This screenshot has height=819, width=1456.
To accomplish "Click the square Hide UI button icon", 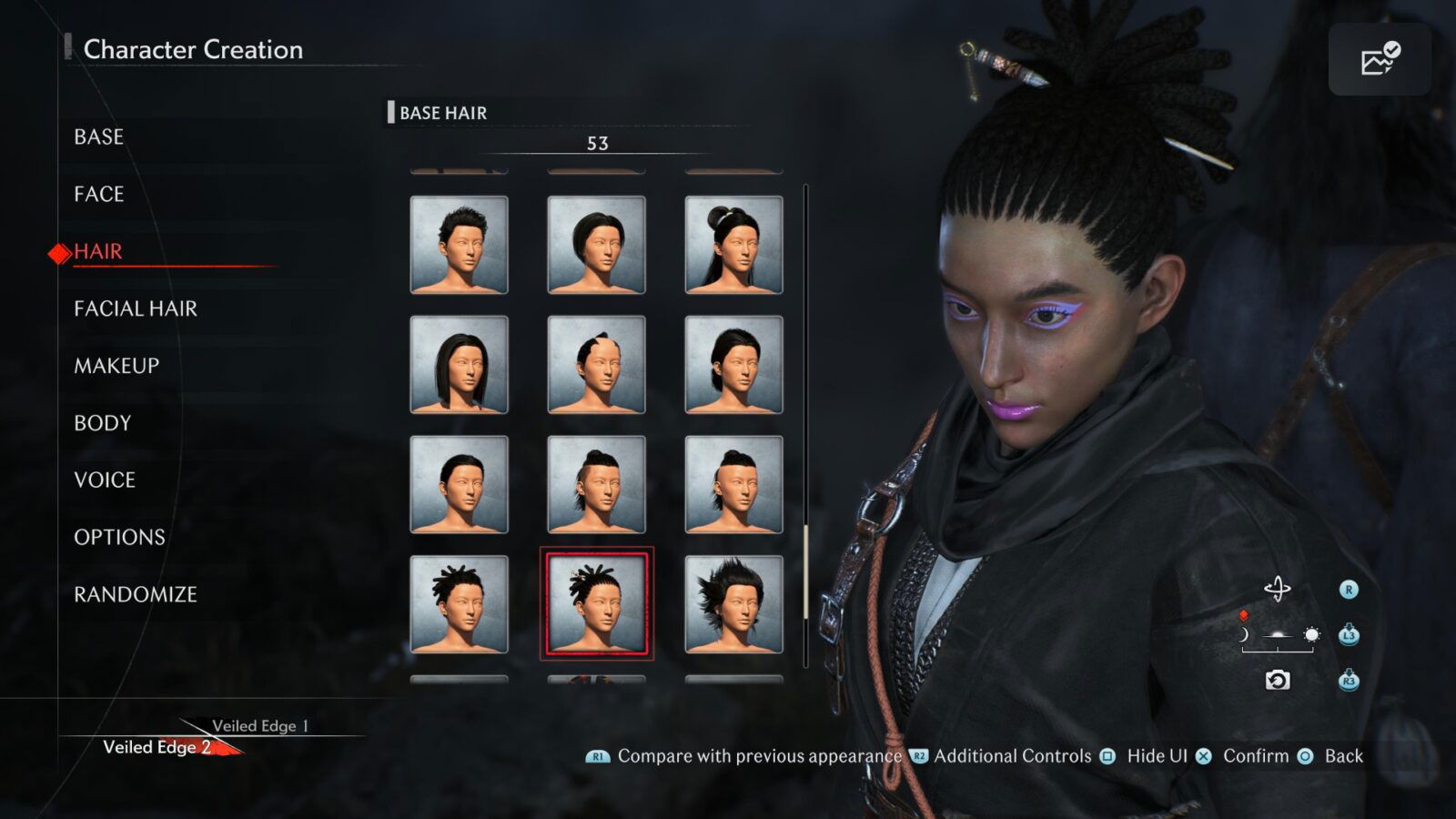I will tap(1107, 756).
